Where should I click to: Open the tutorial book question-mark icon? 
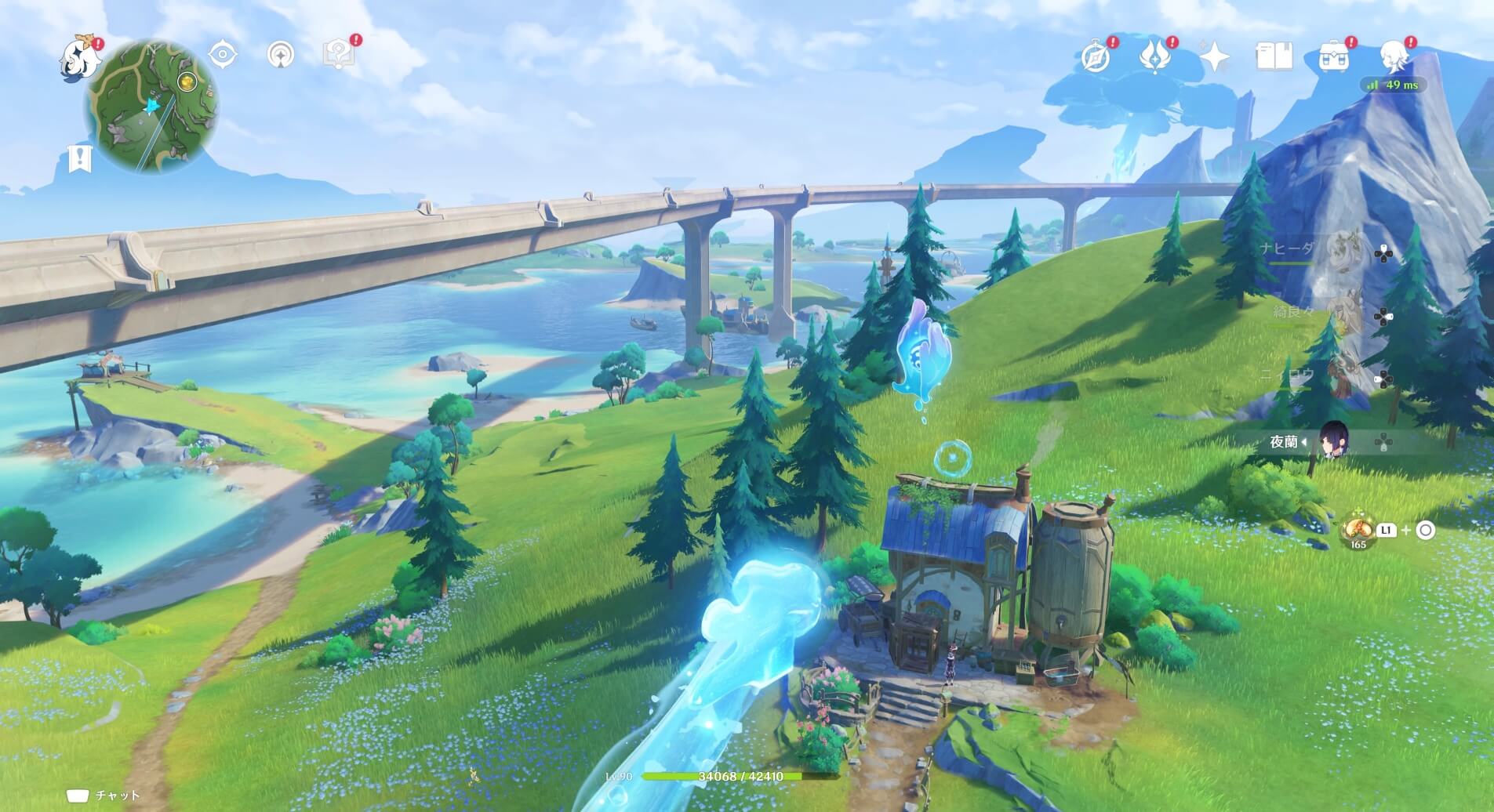[x=339, y=55]
